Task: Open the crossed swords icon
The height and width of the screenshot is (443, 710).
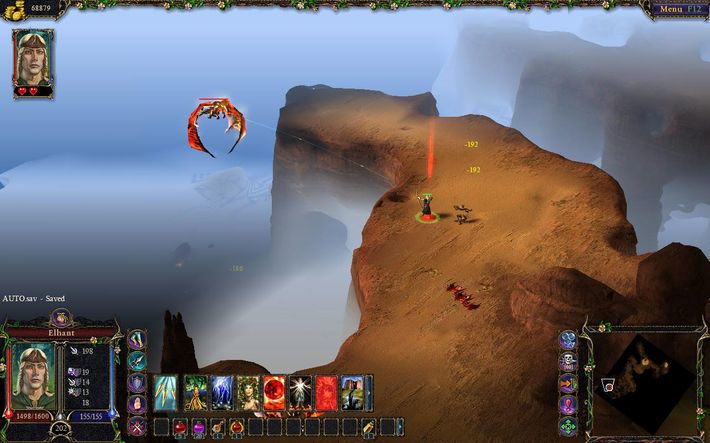Action: pos(137,426)
